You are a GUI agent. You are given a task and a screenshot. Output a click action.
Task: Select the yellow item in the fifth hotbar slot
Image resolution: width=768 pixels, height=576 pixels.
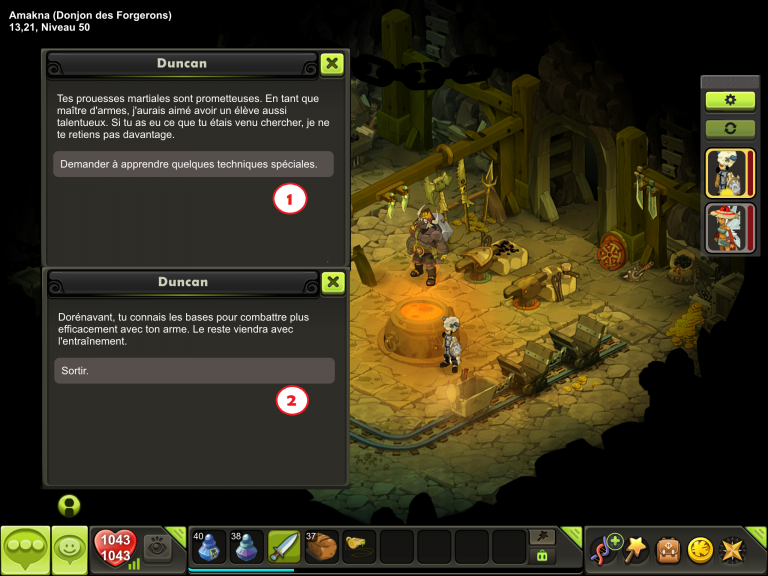coord(360,547)
